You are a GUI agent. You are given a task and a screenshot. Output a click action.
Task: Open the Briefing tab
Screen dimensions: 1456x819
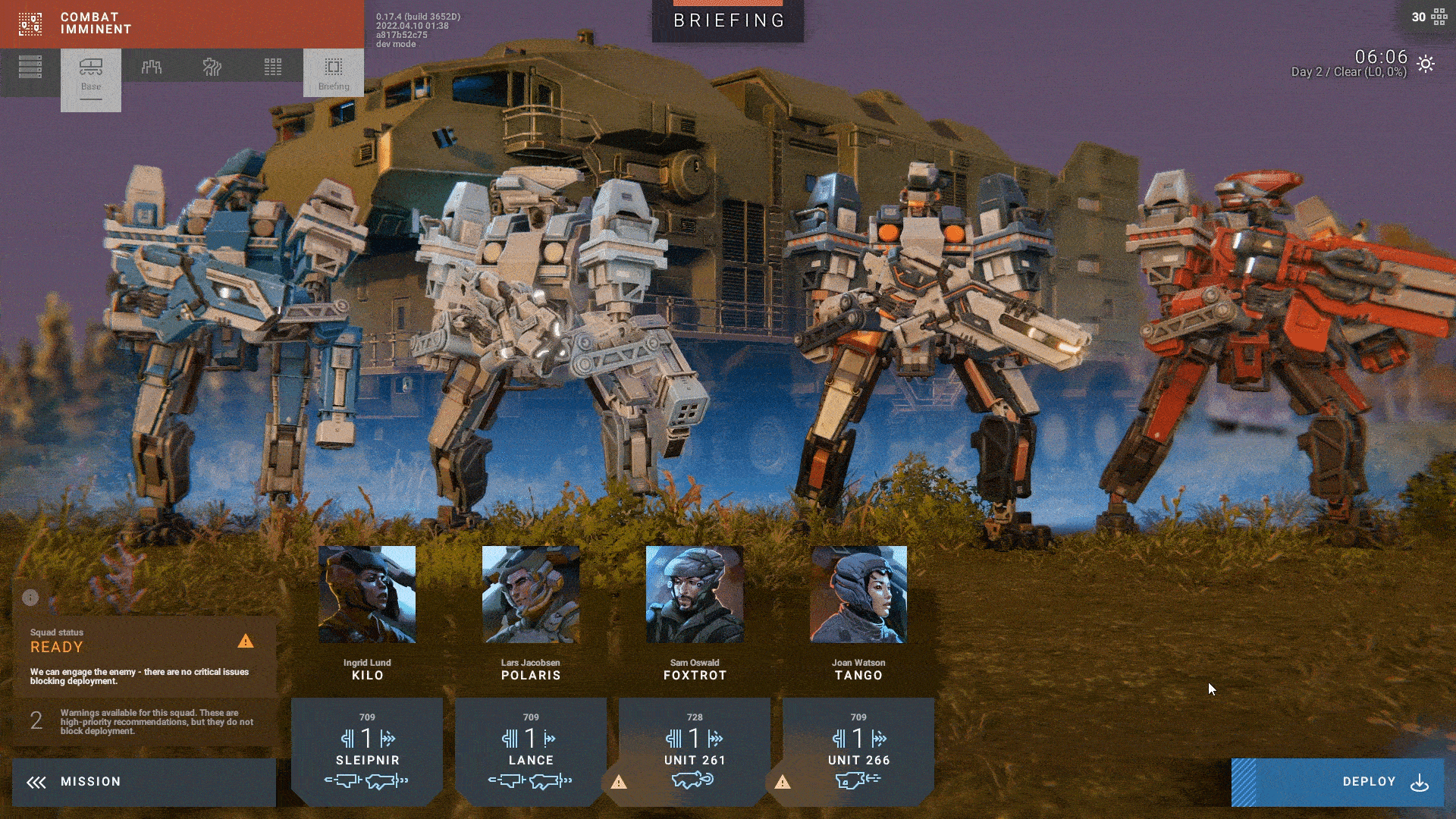[x=334, y=73]
